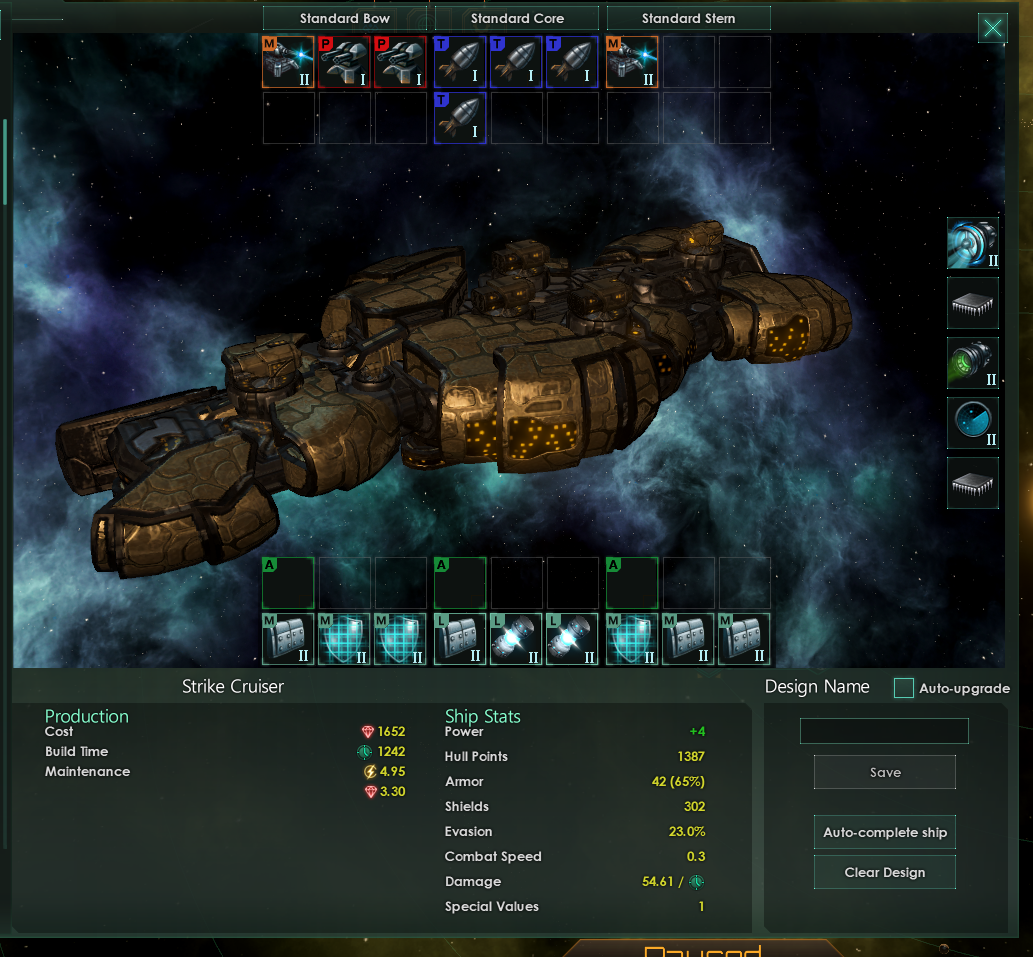
Task: Select the FTL drive component icon
Action: pyautogui.click(x=972, y=243)
